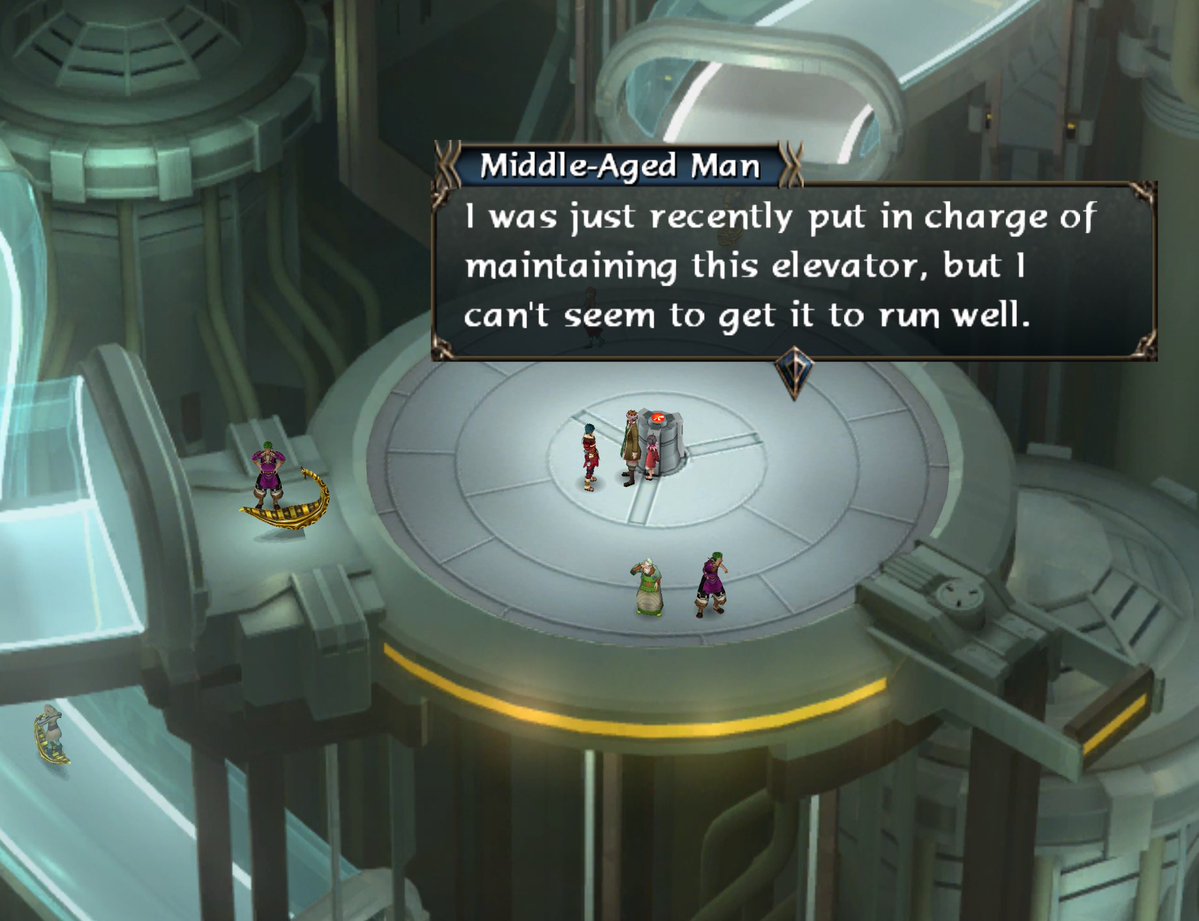Advance dialogue with the diamond continue arrow
The height and width of the screenshot is (921, 1199).
[x=793, y=372]
